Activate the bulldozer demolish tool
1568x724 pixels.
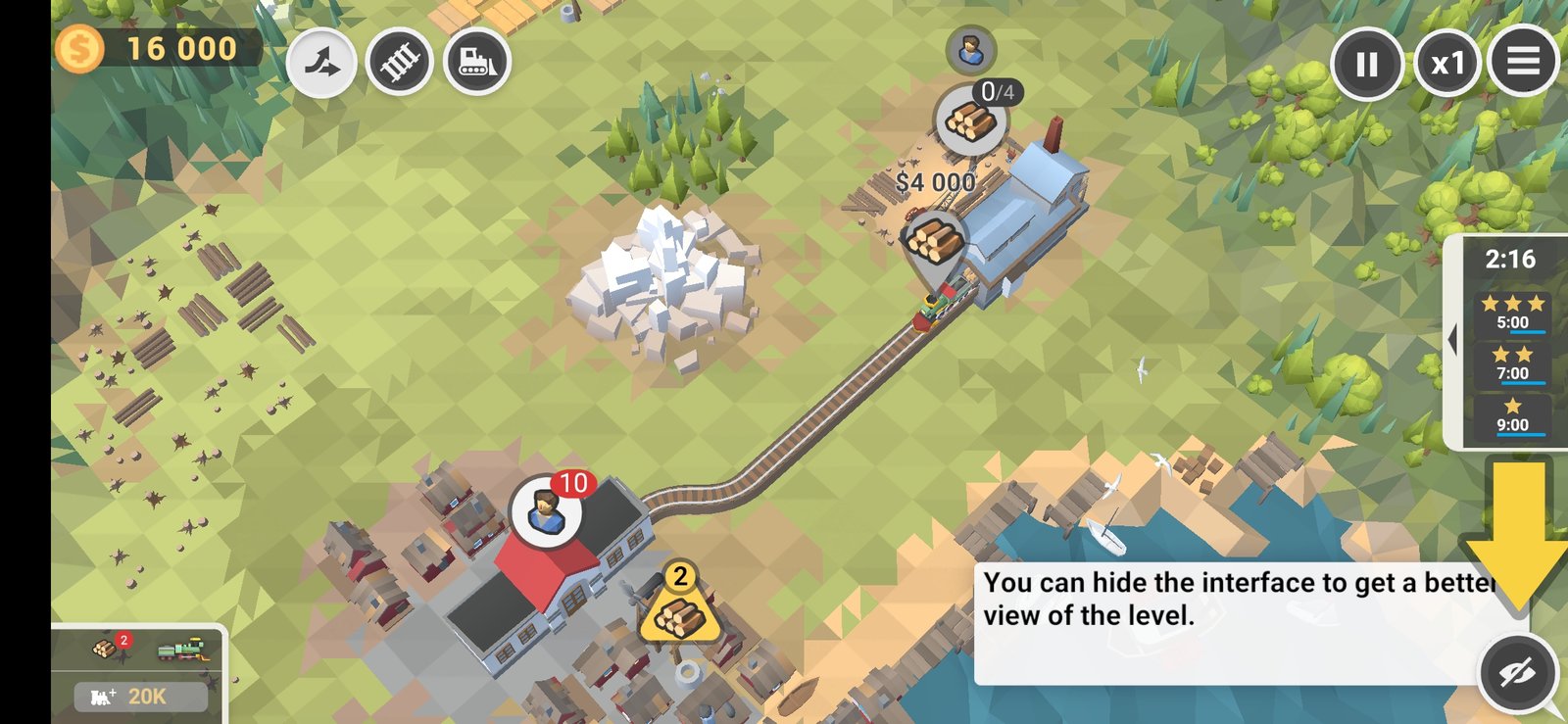coord(476,62)
